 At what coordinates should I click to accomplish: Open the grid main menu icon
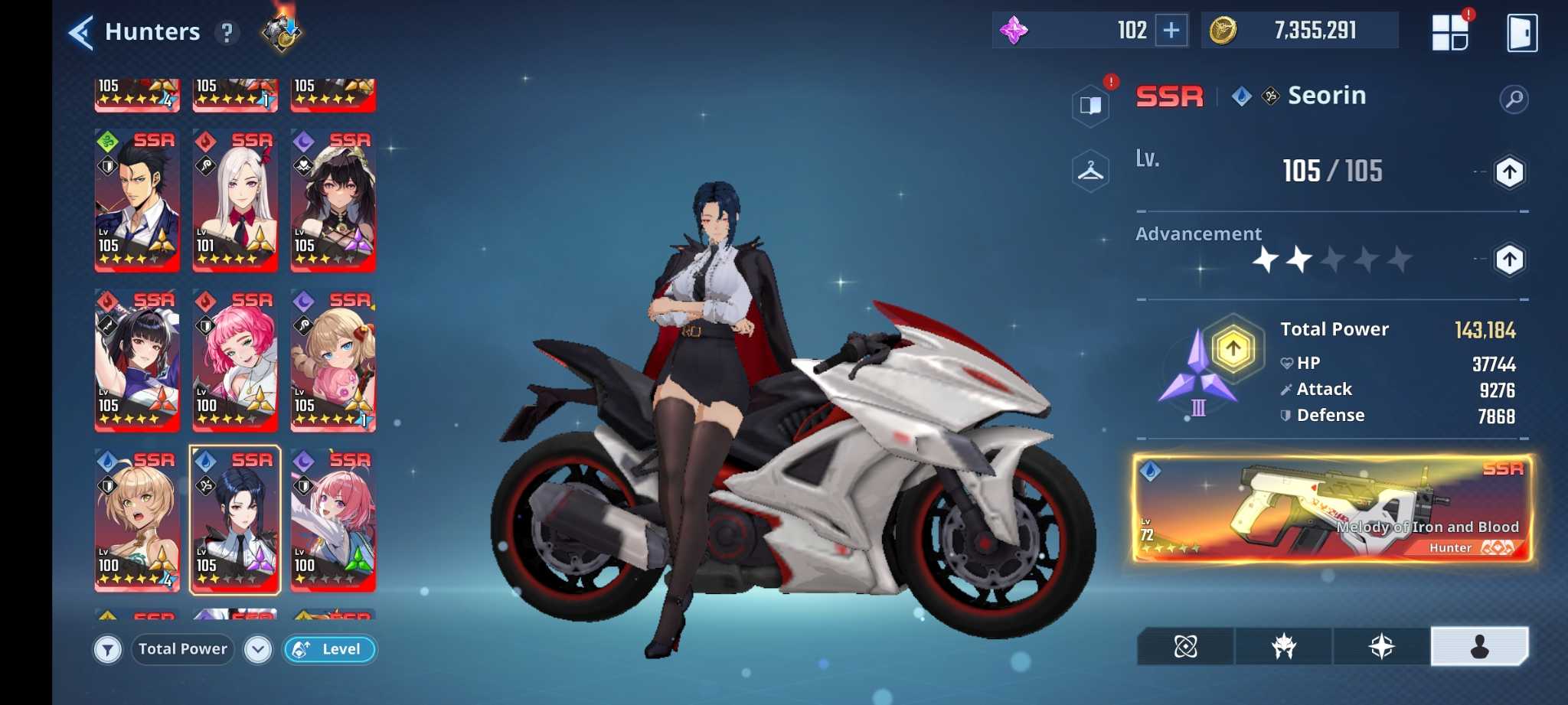(1449, 33)
